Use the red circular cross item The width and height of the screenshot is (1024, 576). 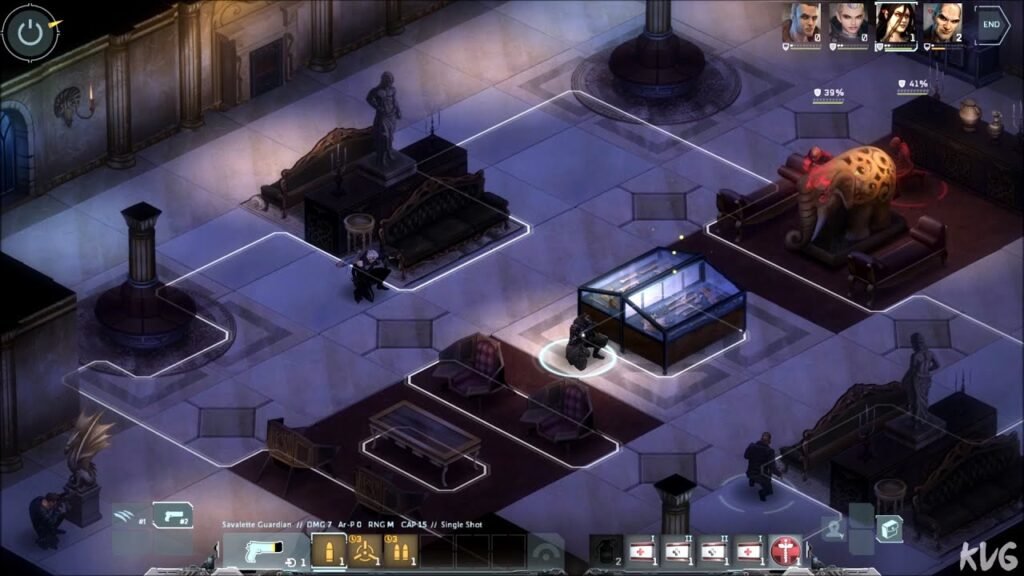787,551
